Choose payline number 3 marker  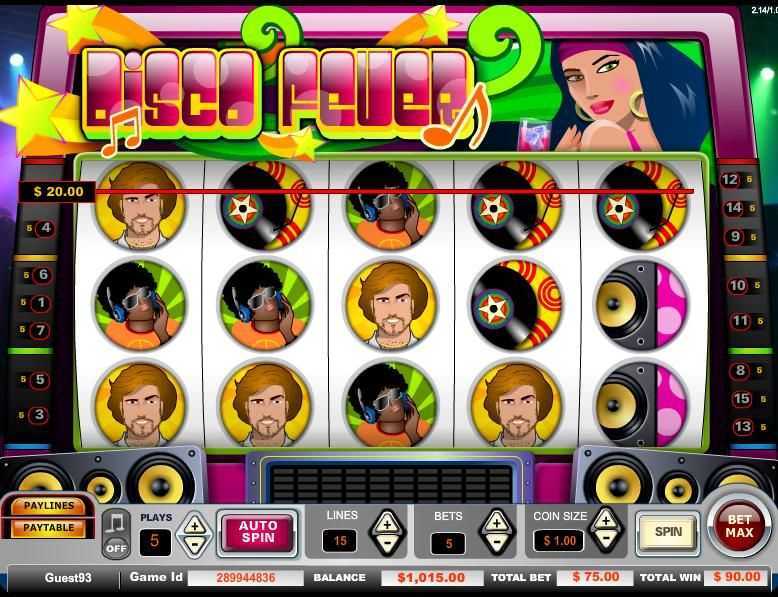[x=40, y=415]
